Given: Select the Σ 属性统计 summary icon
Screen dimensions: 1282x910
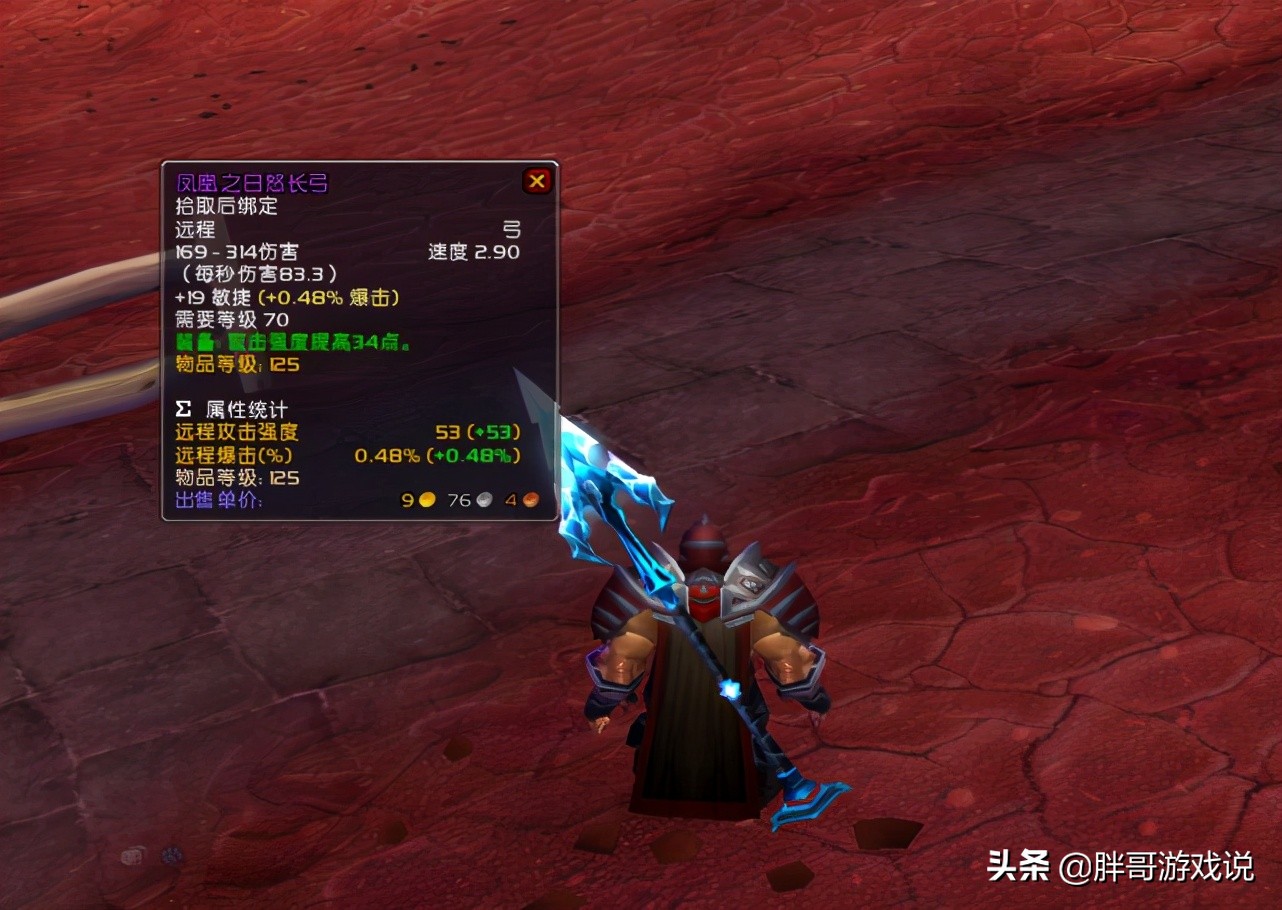Looking at the screenshot, I should tap(182, 408).
